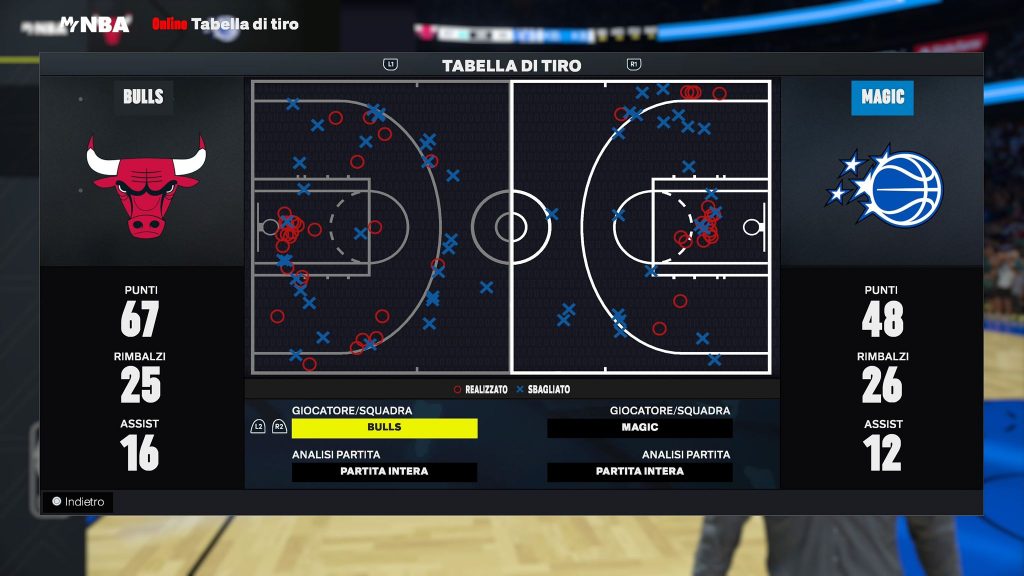Select the yellow BULLS player/team field
The image size is (1024, 576).
(x=384, y=428)
